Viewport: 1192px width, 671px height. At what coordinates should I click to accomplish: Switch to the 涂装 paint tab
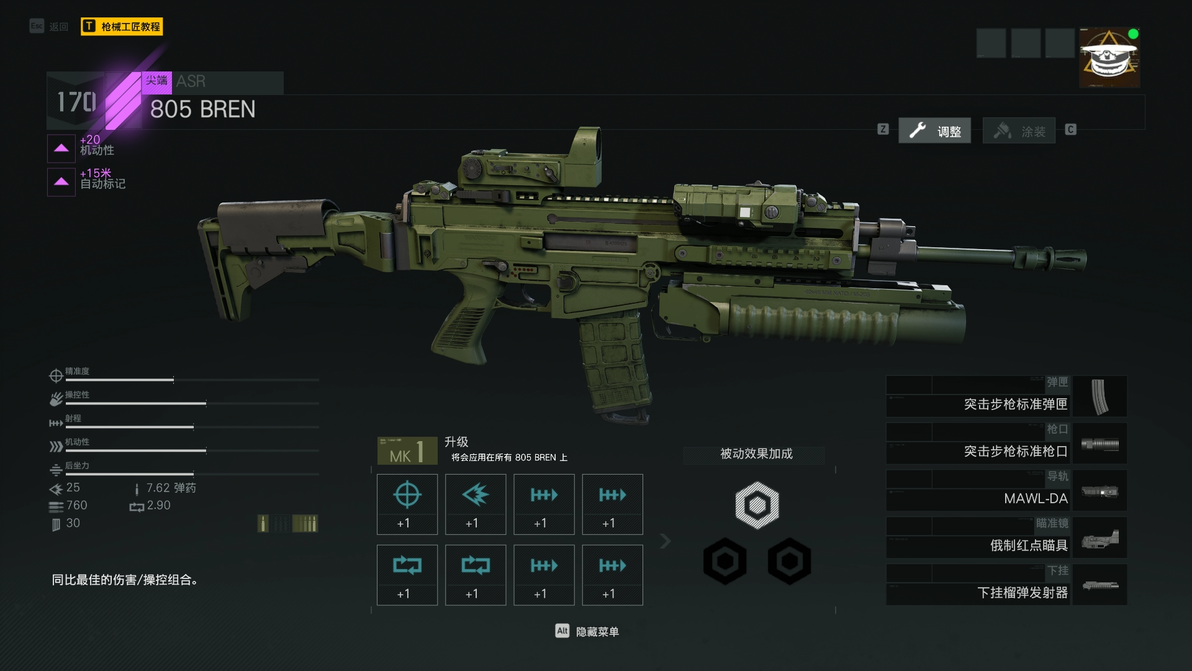(1020, 131)
